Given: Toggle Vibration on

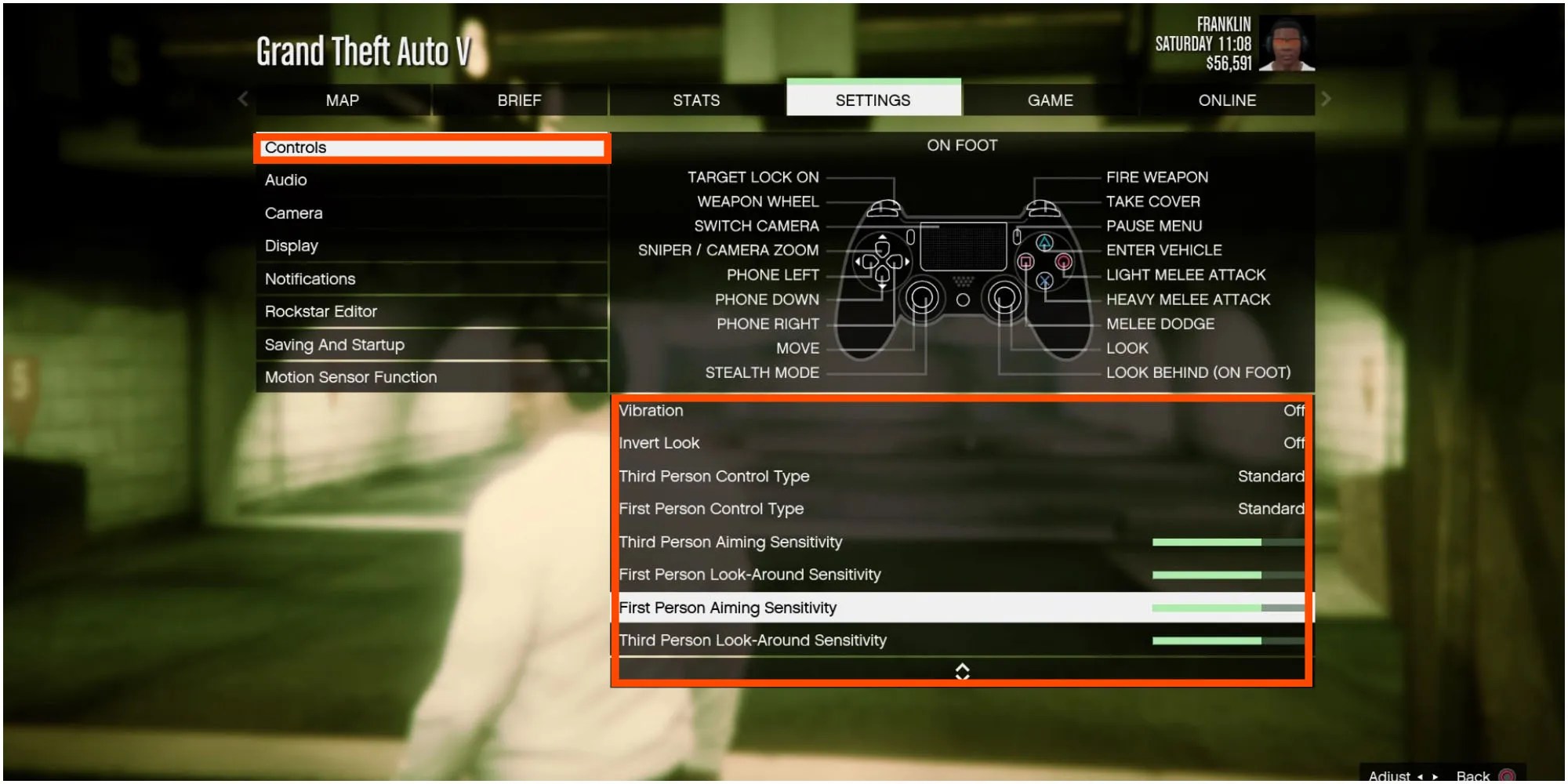Looking at the screenshot, I should [x=960, y=410].
